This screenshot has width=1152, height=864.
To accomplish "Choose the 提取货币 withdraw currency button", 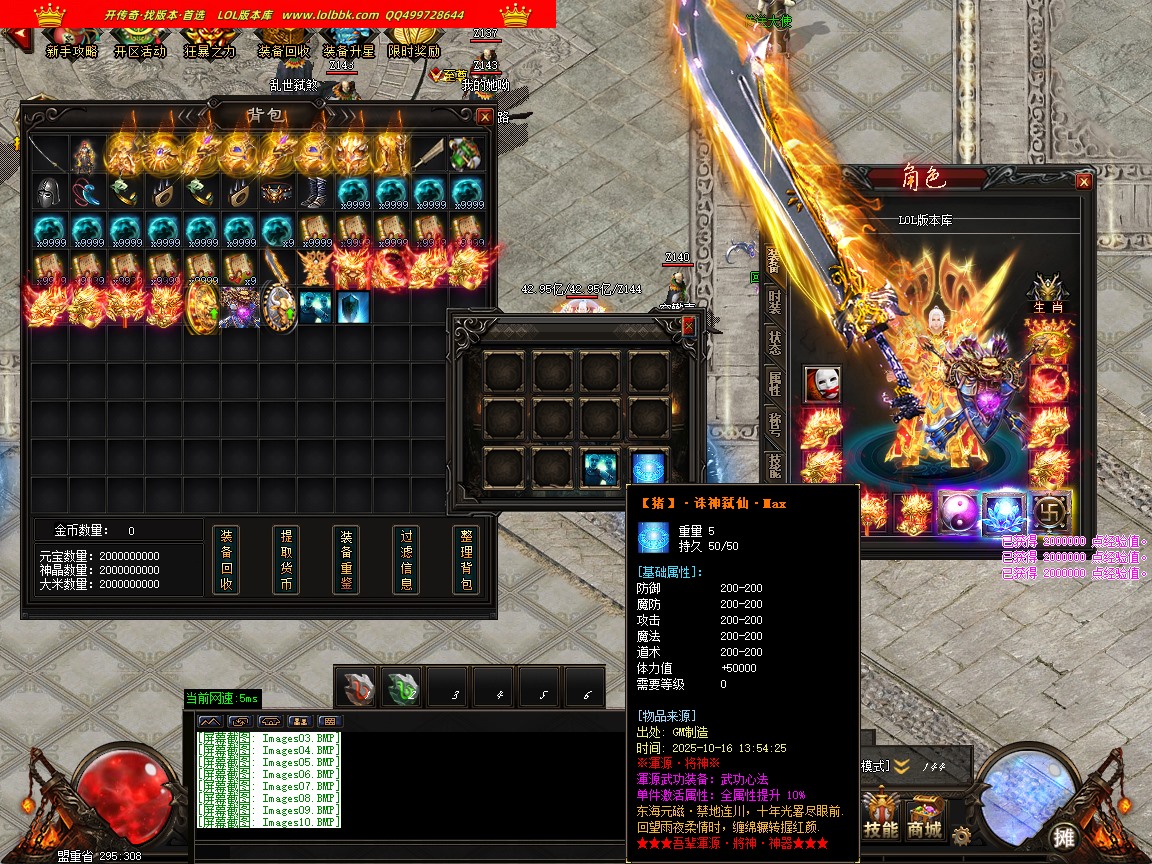I will click(286, 559).
